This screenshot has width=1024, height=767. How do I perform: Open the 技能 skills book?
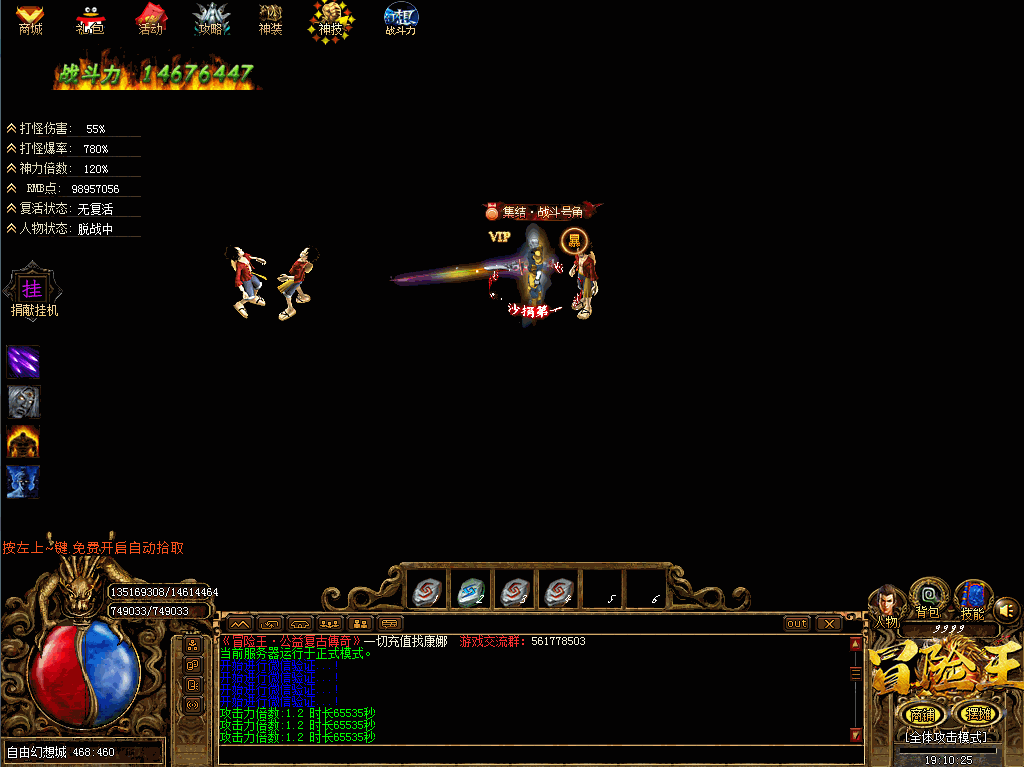tap(971, 598)
